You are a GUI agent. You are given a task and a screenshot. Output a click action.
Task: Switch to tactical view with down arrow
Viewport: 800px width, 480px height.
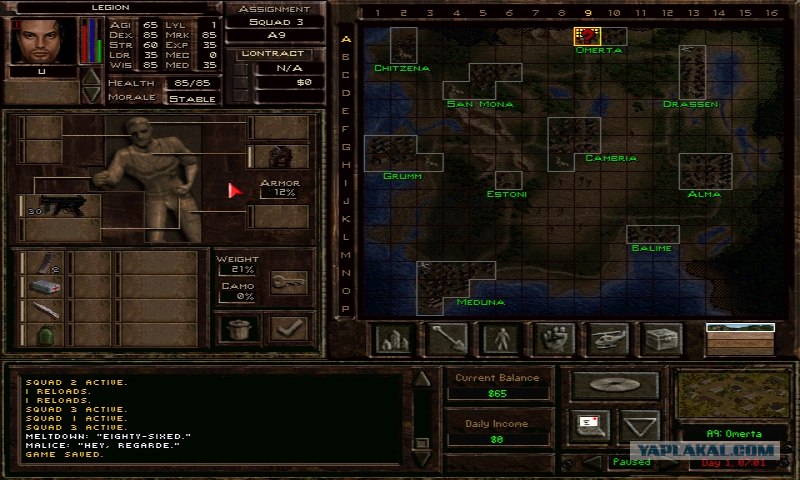pos(639,426)
